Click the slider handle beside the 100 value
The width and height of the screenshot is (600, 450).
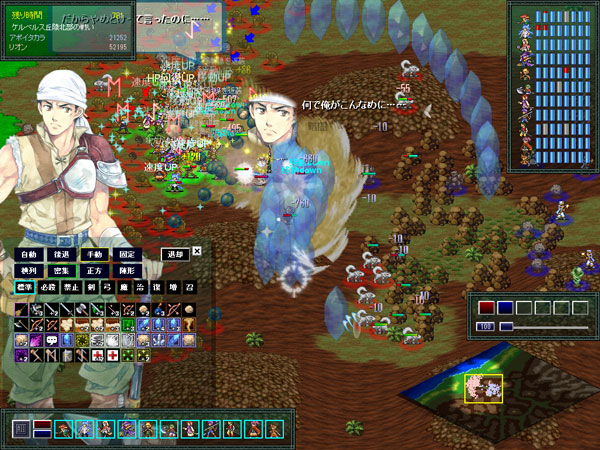tap(506, 327)
